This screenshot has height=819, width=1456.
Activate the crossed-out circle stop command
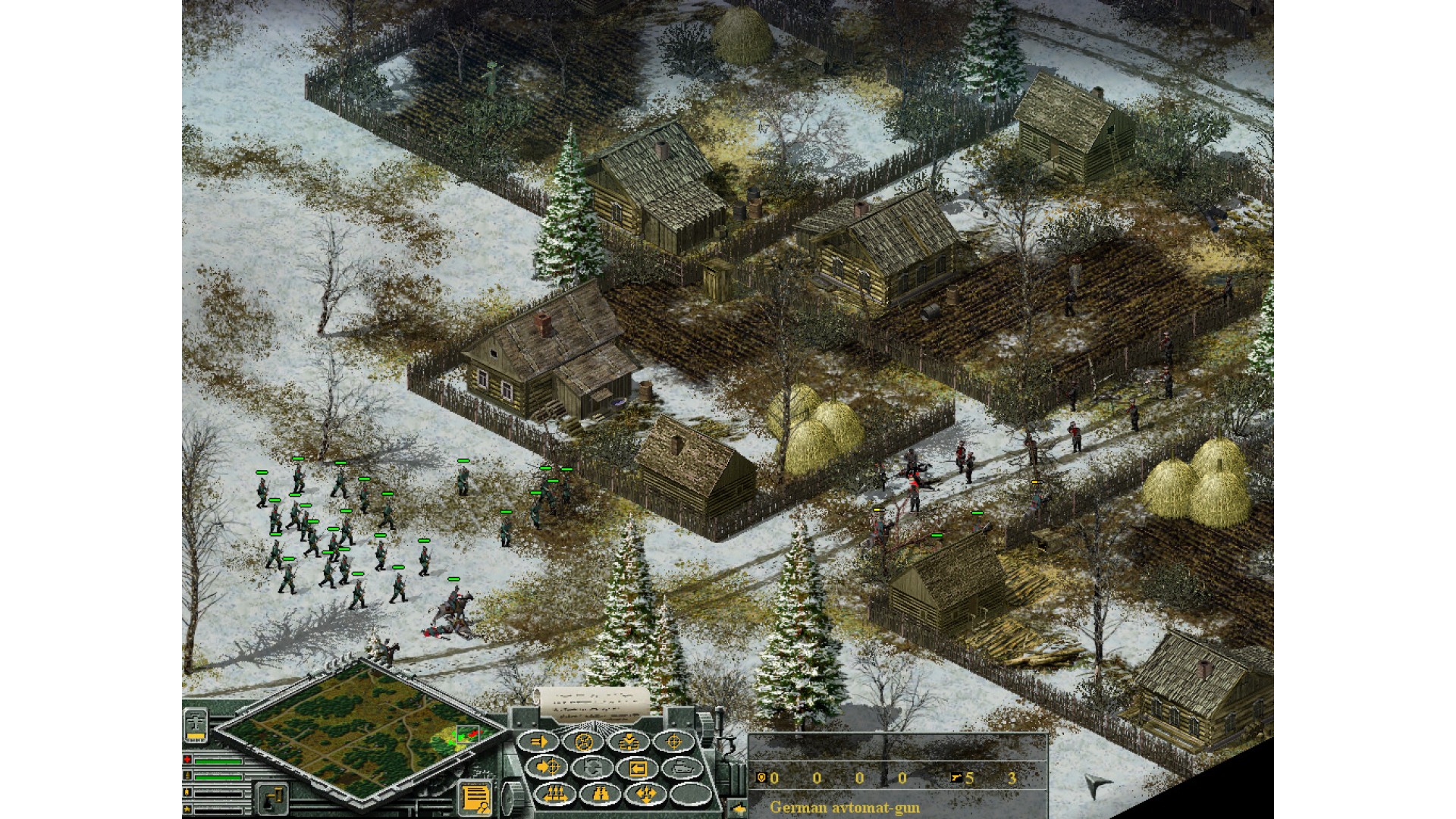584,741
